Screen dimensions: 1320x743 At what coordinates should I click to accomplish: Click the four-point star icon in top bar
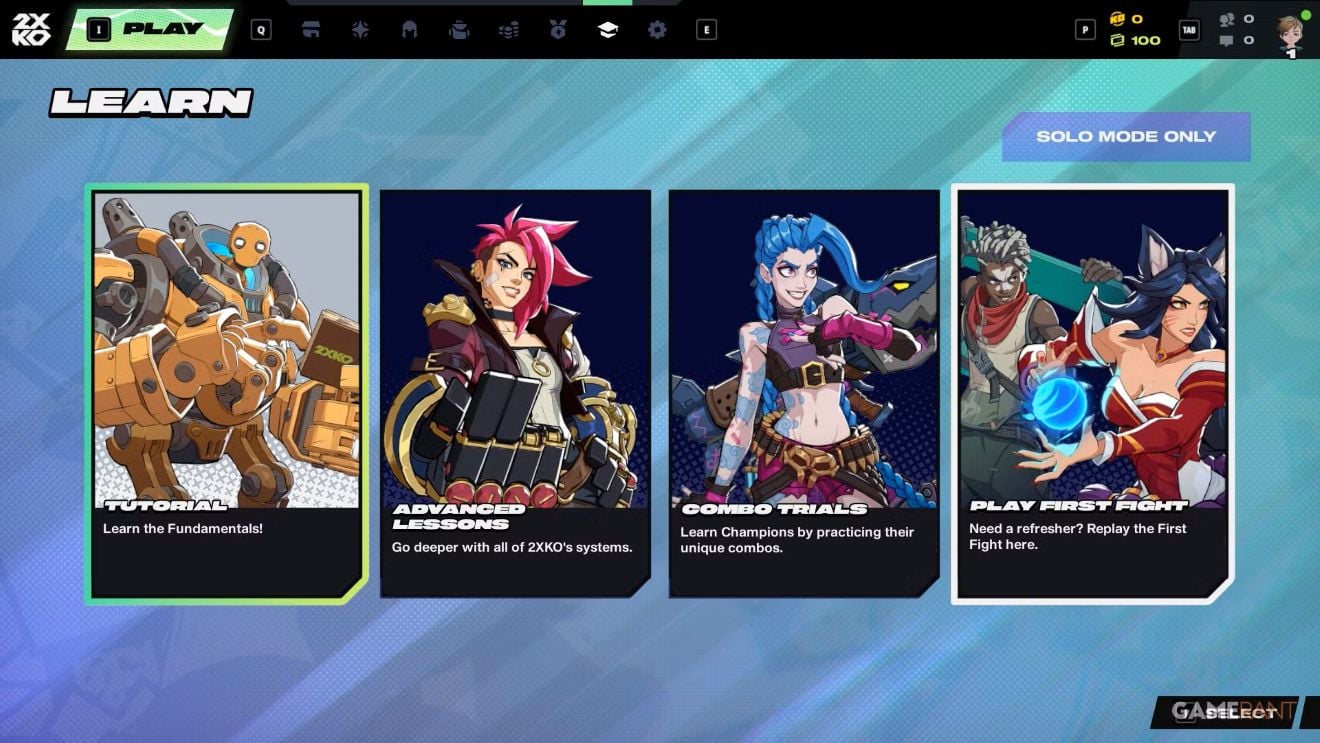click(x=360, y=30)
